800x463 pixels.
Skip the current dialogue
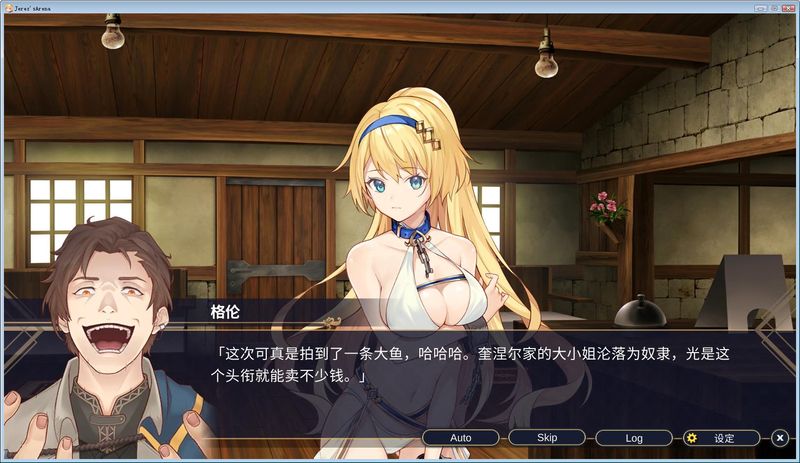click(x=547, y=438)
